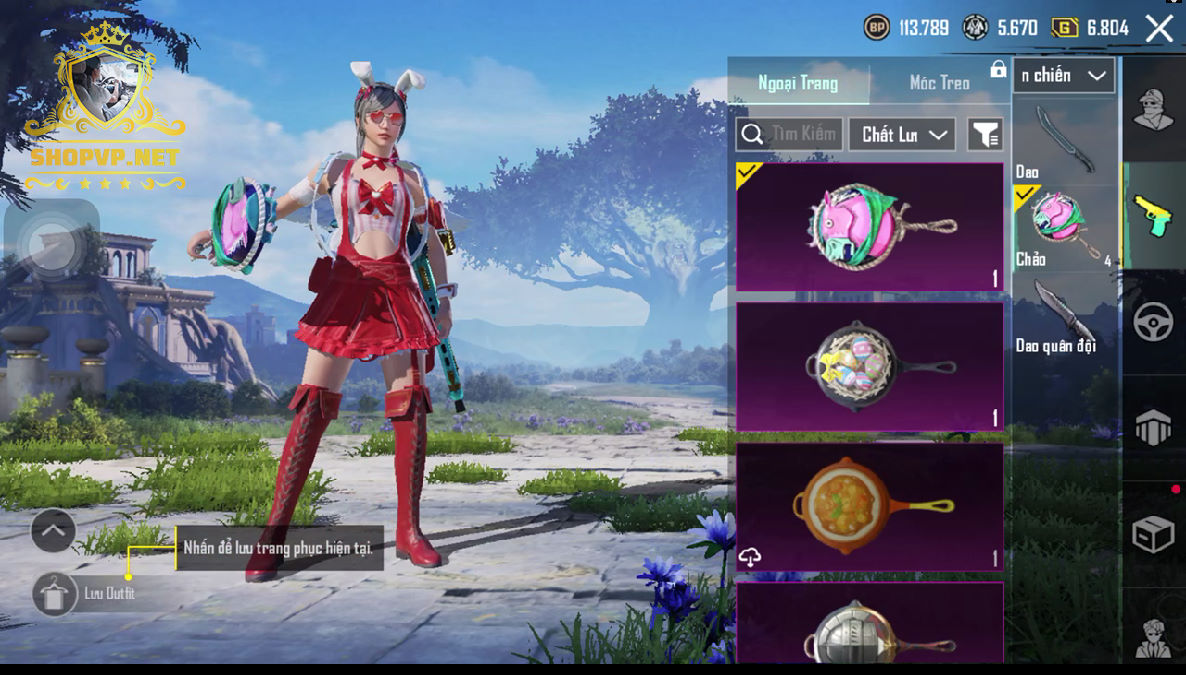Open the filter funnel button
The image size is (1186, 675).
coord(985,134)
